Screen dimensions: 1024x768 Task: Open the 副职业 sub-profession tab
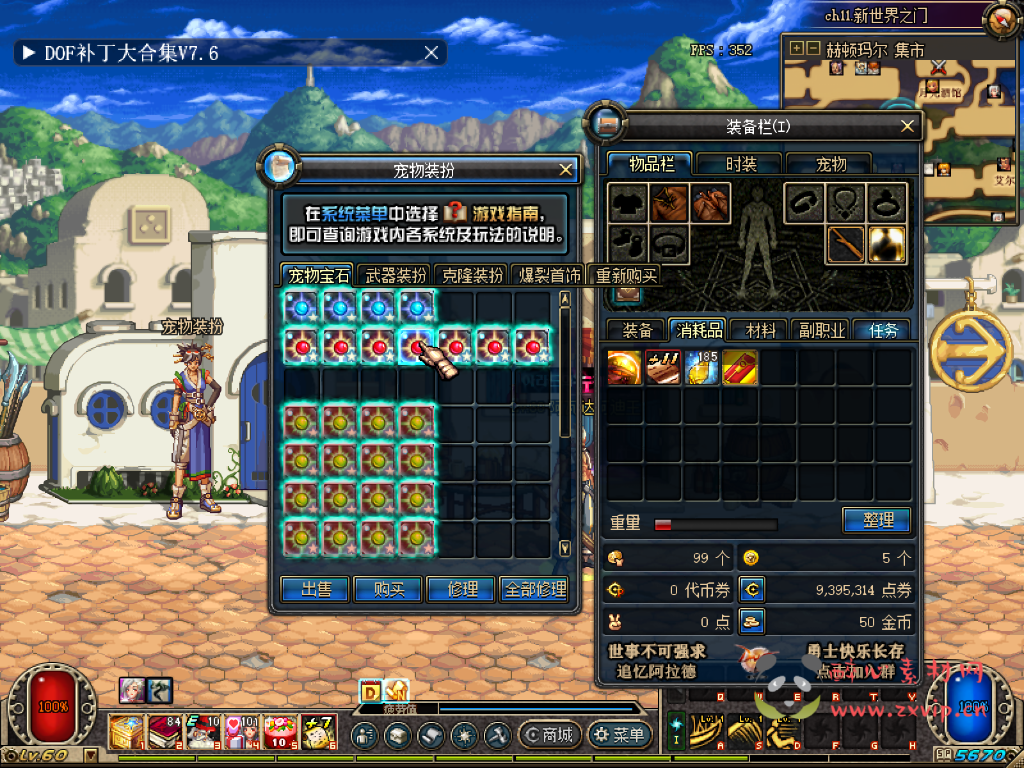point(820,330)
